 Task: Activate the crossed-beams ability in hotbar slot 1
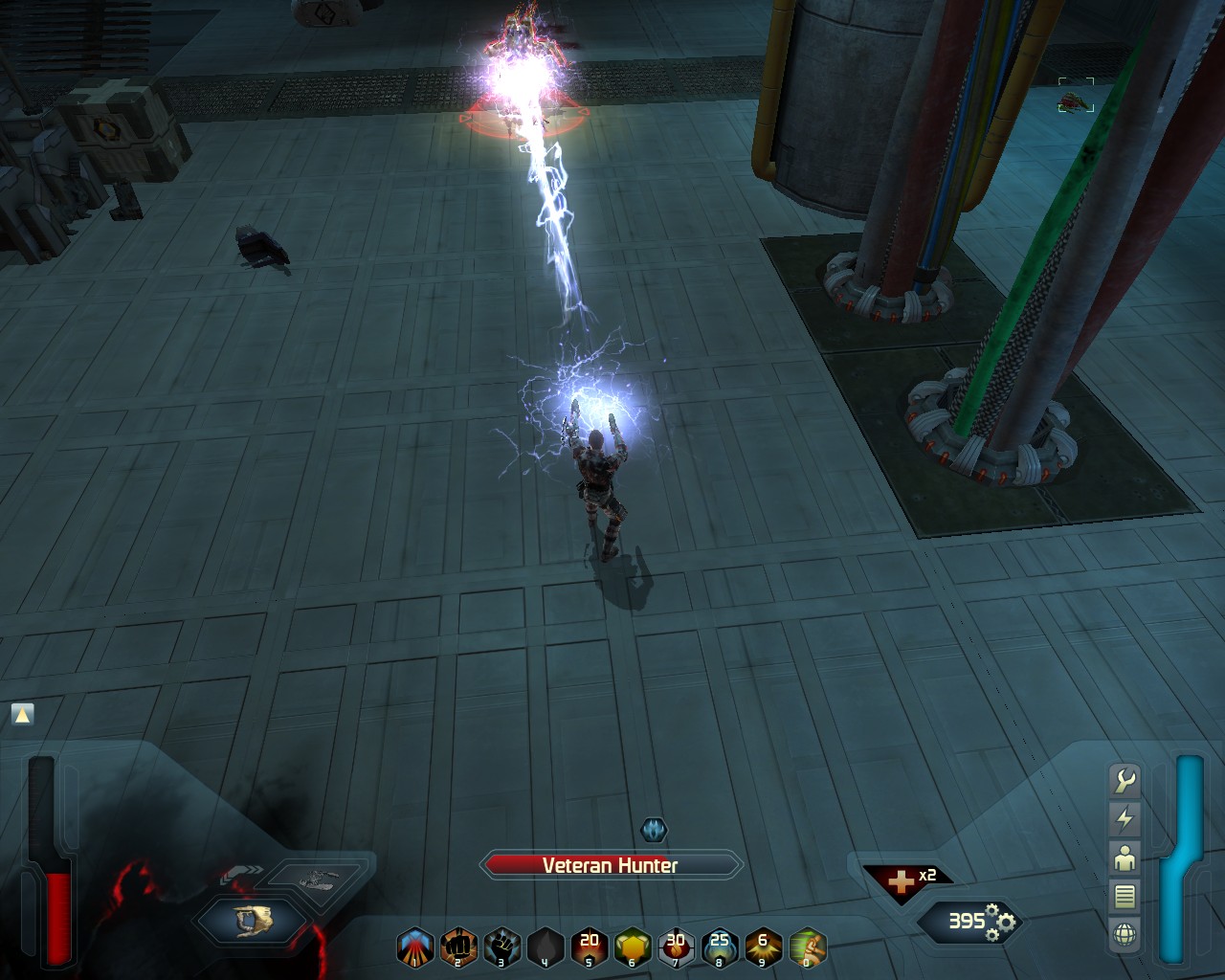point(414,947)
